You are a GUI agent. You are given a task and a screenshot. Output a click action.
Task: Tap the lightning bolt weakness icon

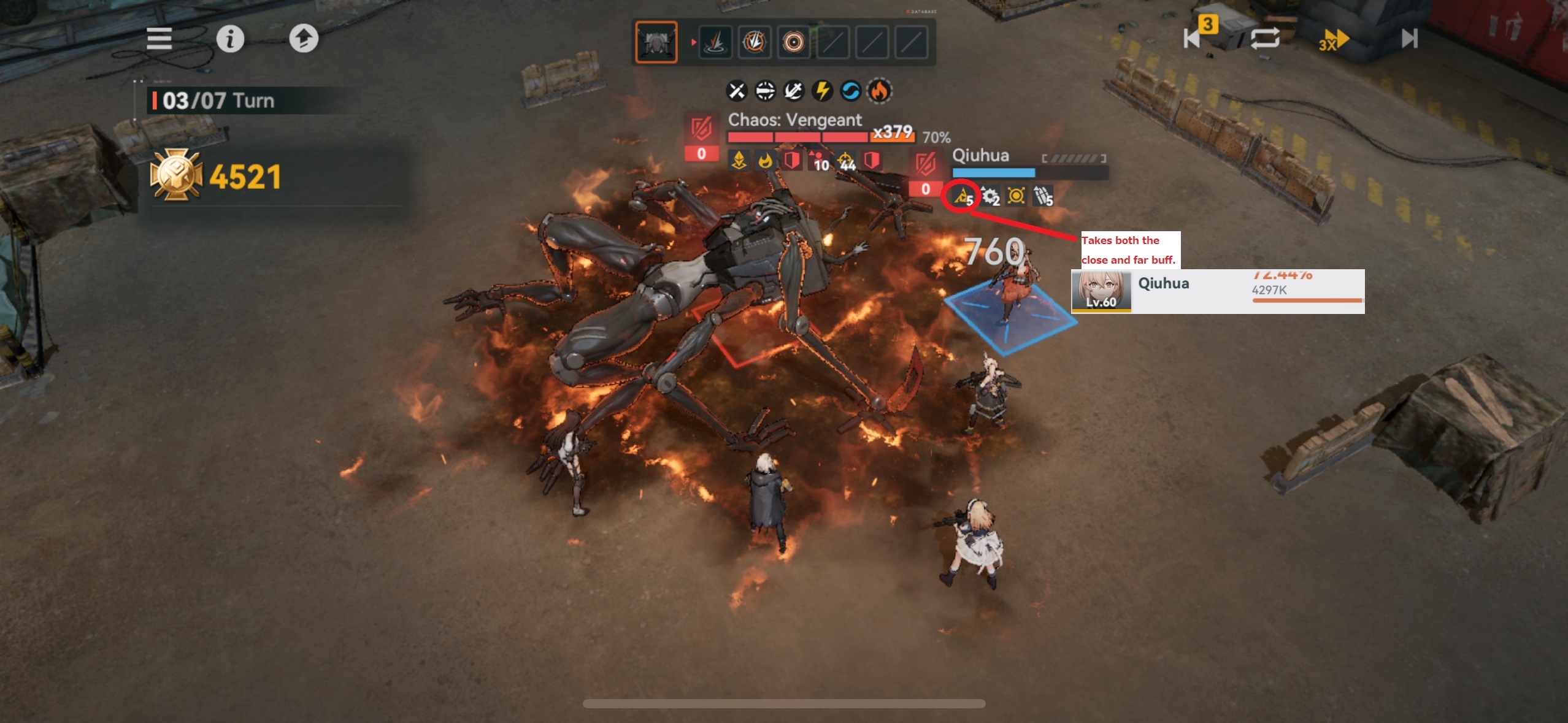(x=822, y=91)
